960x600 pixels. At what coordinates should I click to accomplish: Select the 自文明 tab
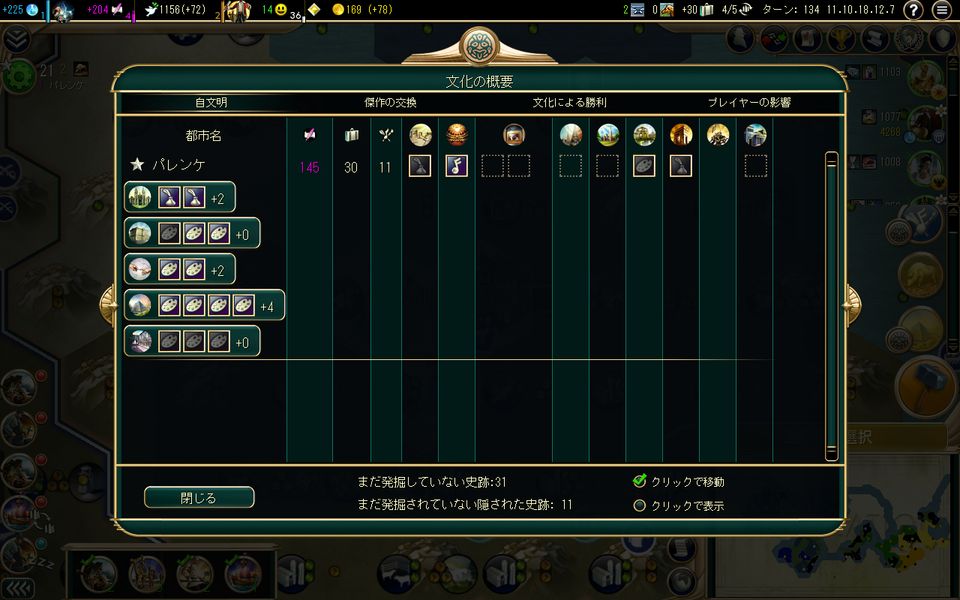click(217, 102)
